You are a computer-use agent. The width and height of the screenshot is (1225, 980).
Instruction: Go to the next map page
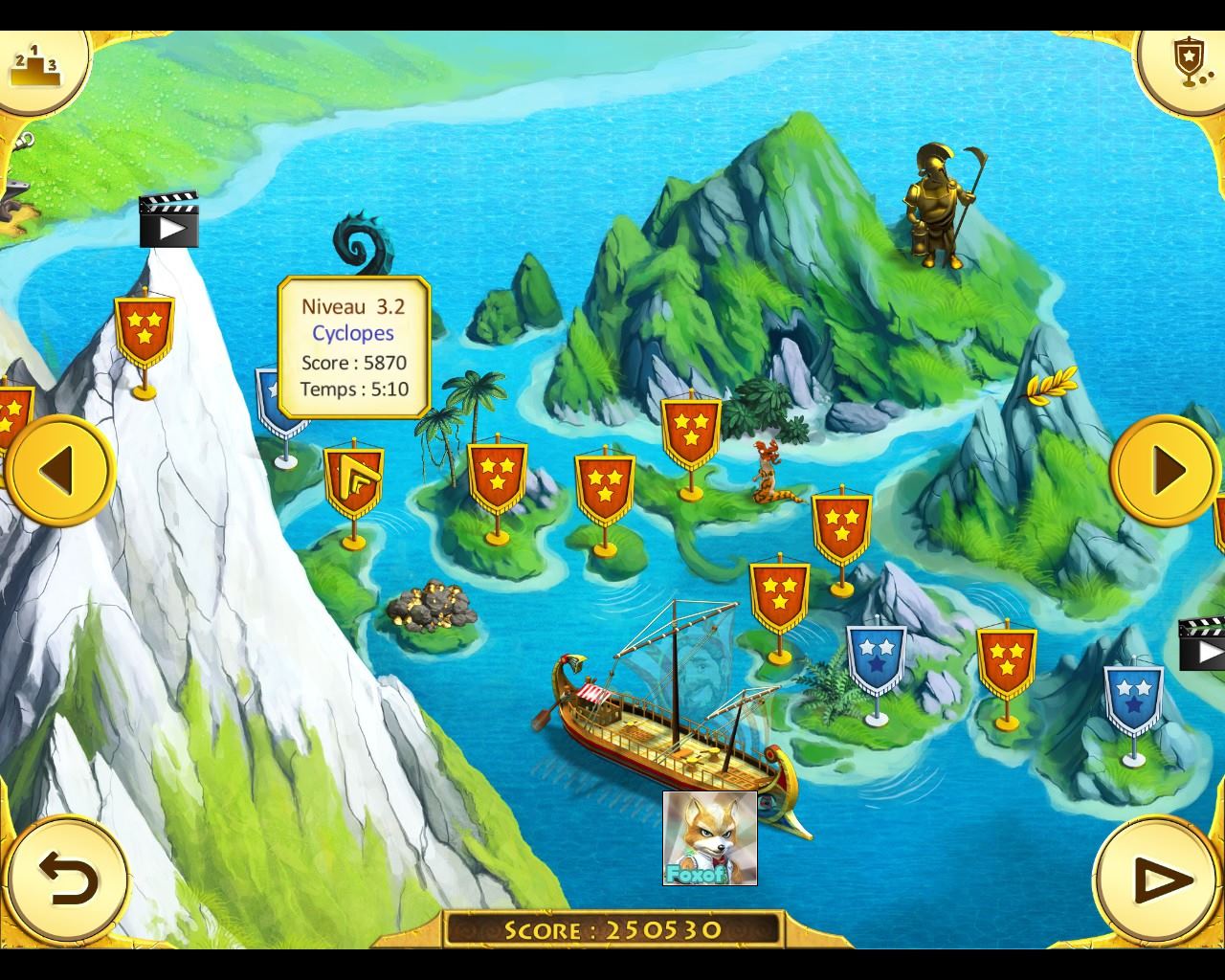click(x=1165, y=470)
